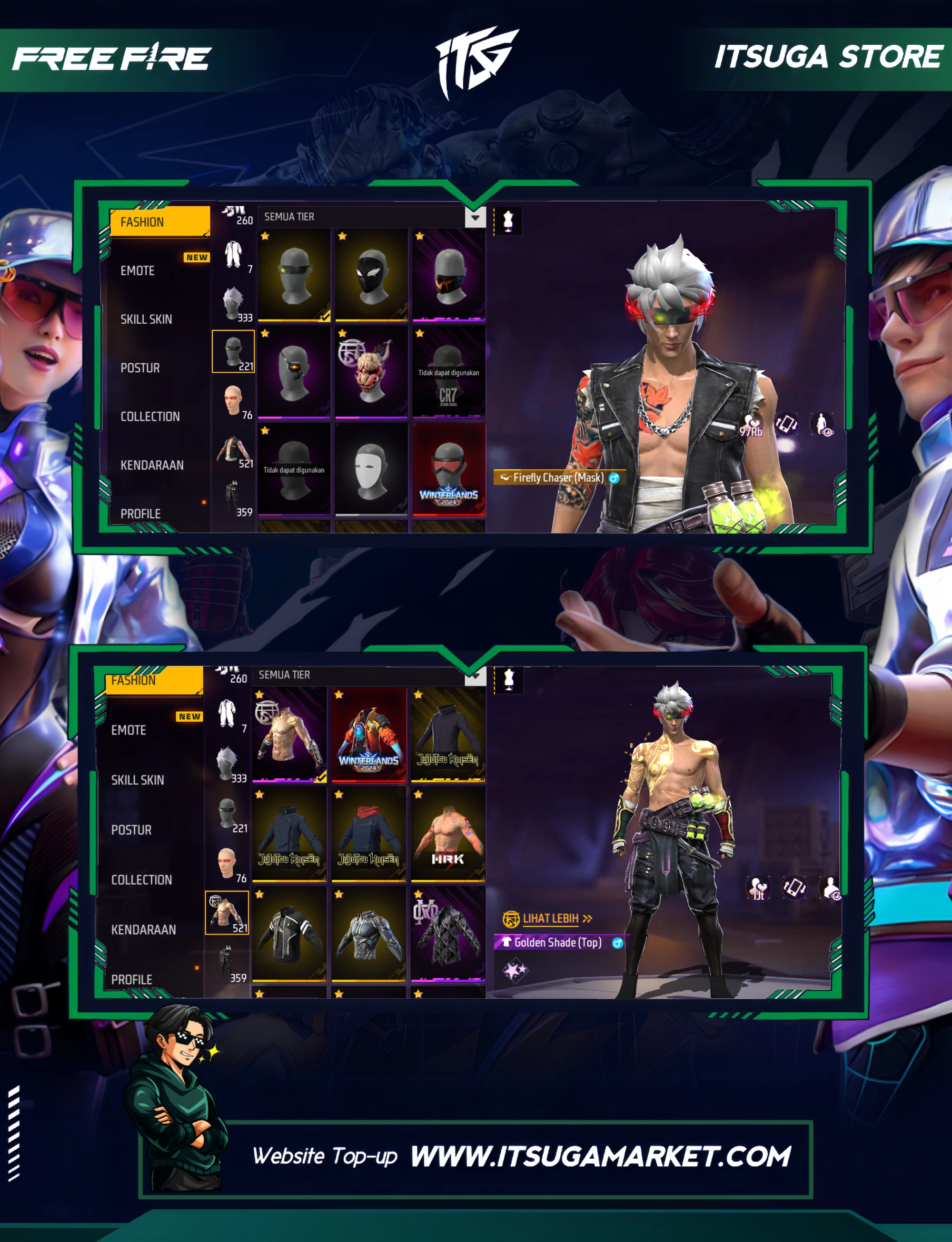
Task: Pick the eyepatch mask with orange glow
Action: pyautogui.click(x=294, y=372)
